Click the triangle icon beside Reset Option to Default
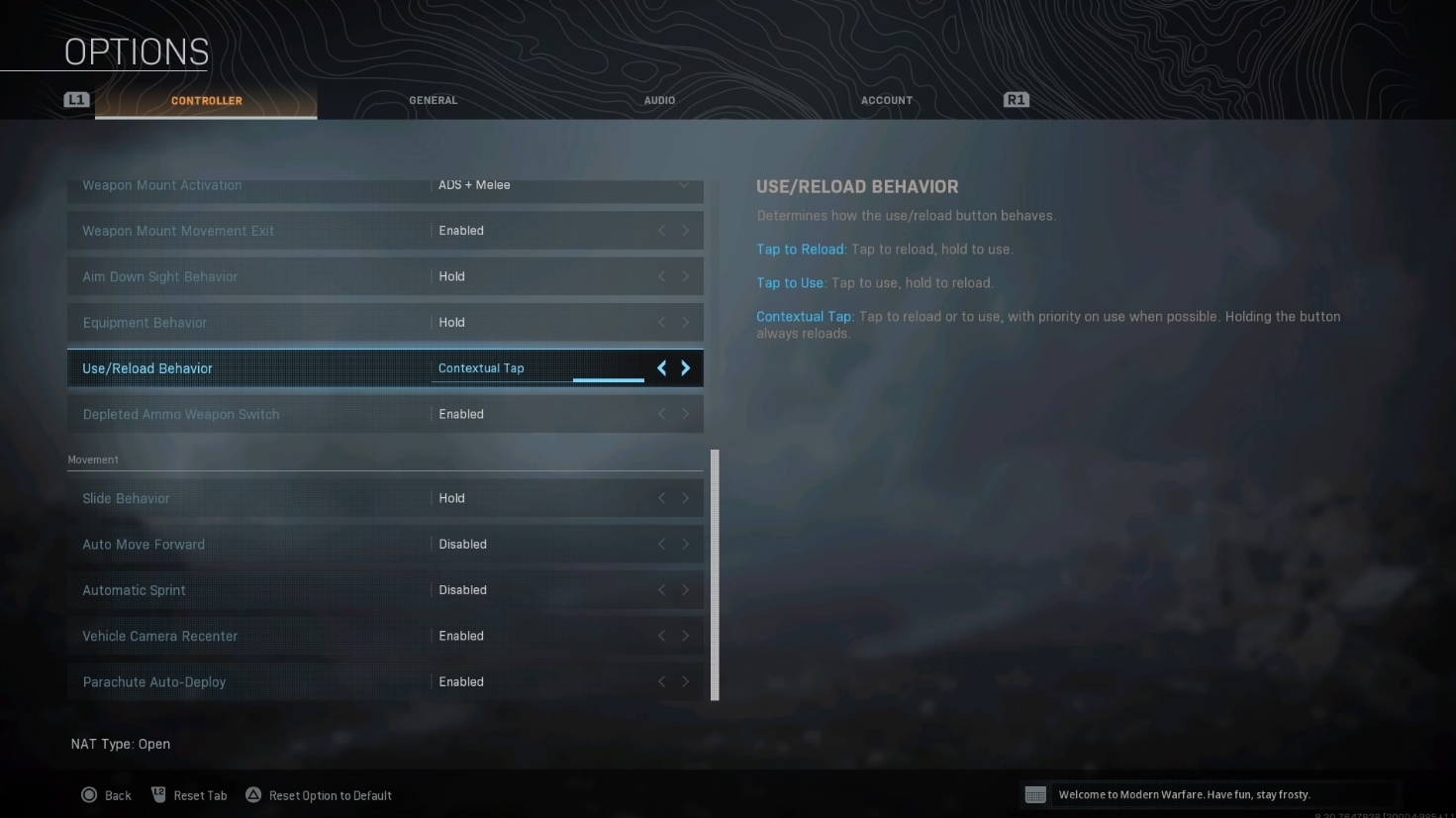The height and width of the screenshot is (818, 1456). click(x=252, y=794)
